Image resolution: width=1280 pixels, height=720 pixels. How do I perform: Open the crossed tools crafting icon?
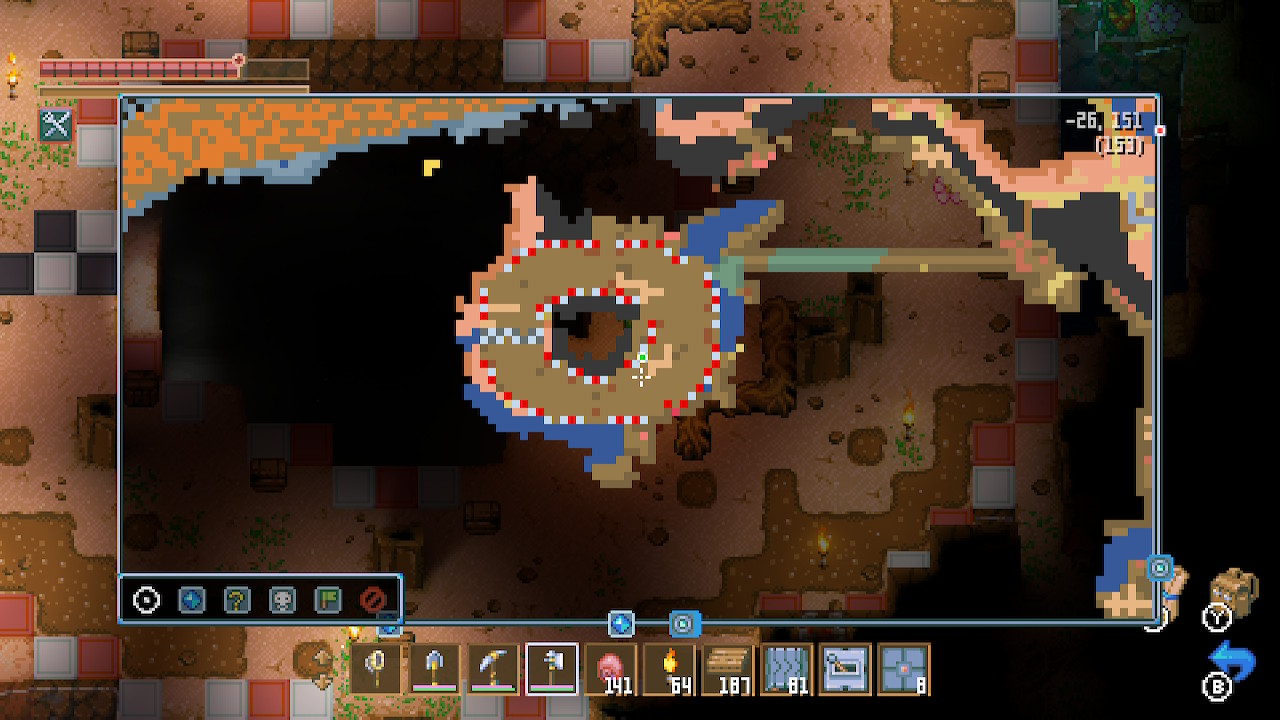pos(56,124)
